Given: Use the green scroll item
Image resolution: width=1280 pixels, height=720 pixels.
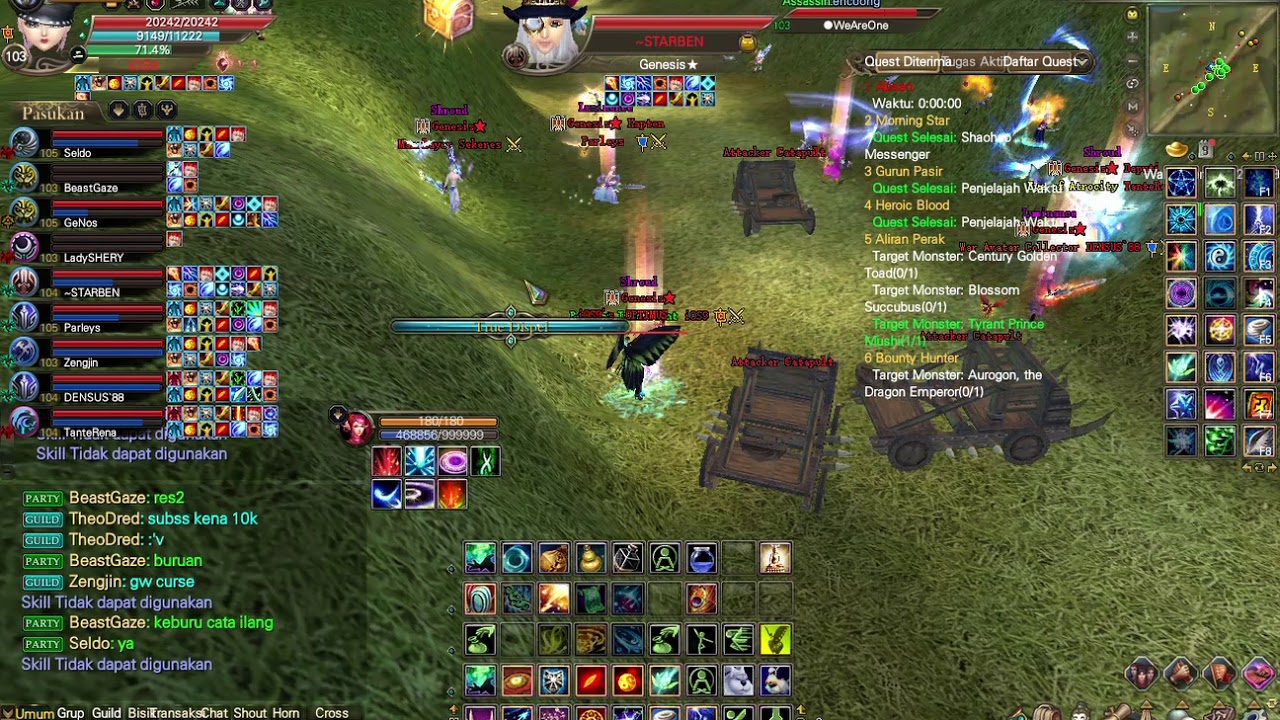Looking at the screenshot, I should coord(591,599).
